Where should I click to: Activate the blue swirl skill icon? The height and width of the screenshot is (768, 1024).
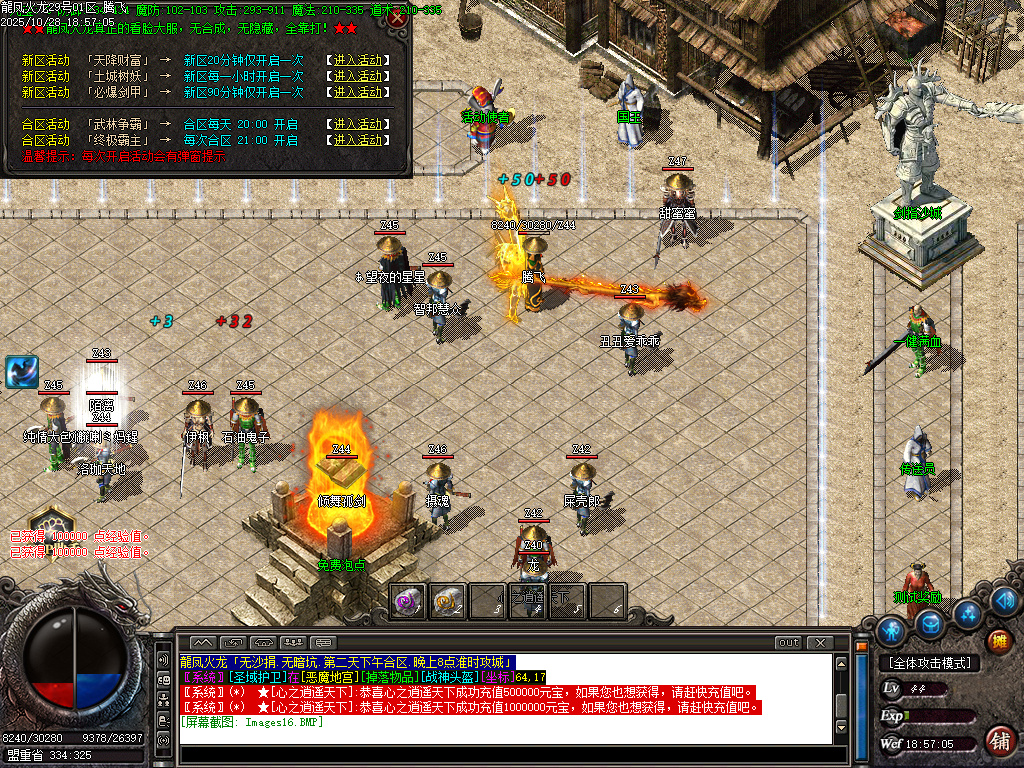(x=21, y=372)
